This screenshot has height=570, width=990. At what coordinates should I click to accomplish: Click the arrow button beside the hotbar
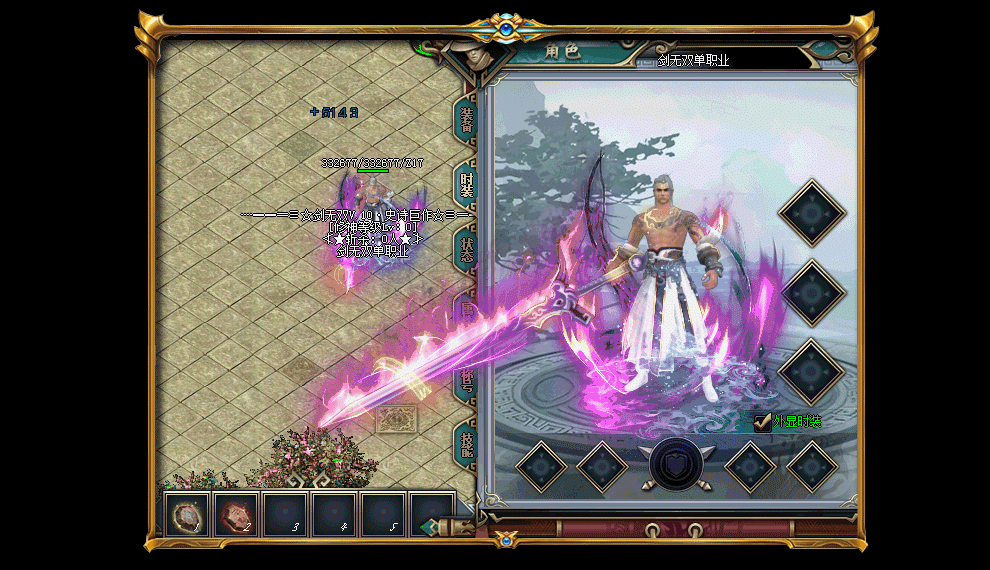point(430,526)
